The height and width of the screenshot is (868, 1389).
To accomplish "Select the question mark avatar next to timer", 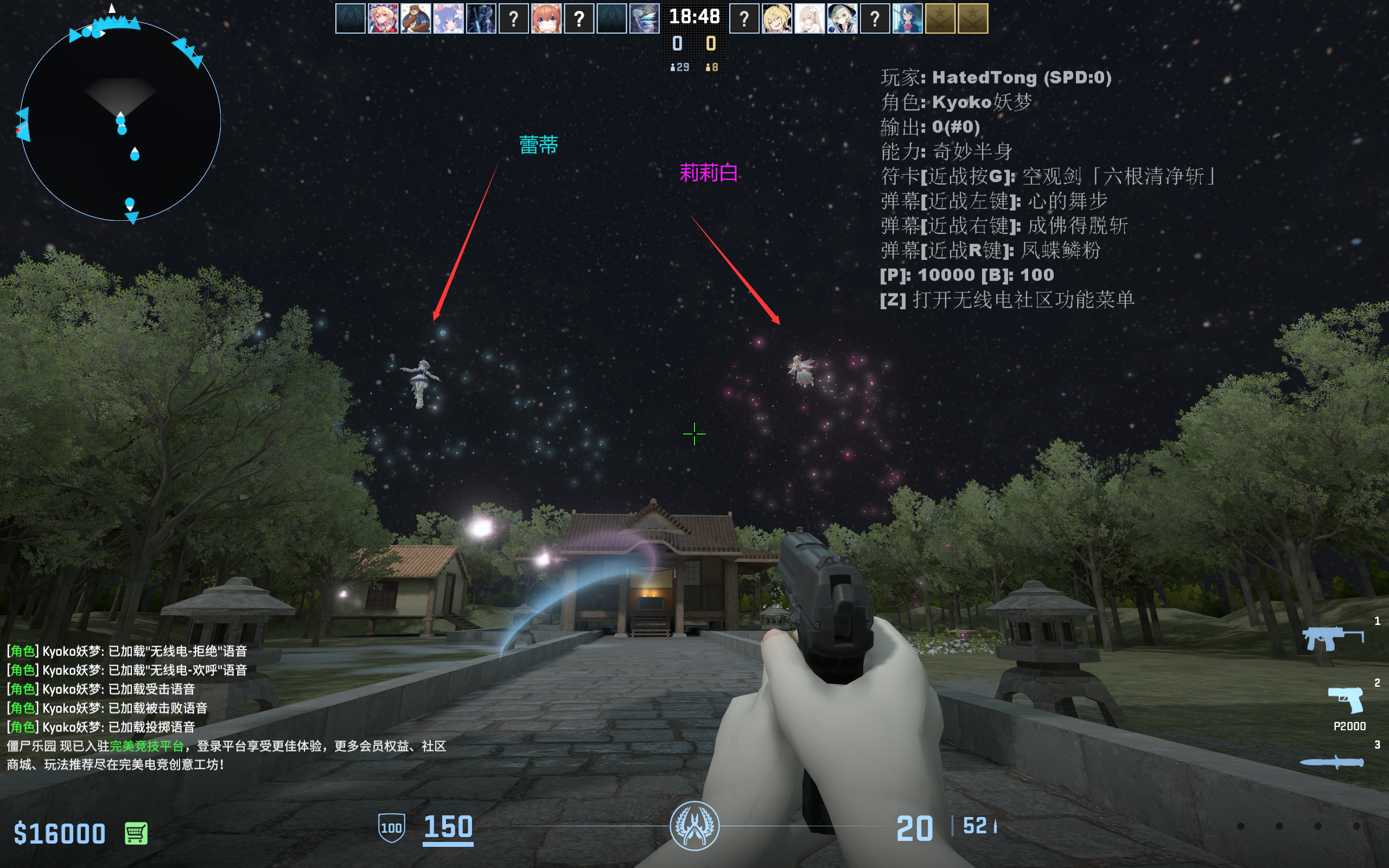I will 743,19.
